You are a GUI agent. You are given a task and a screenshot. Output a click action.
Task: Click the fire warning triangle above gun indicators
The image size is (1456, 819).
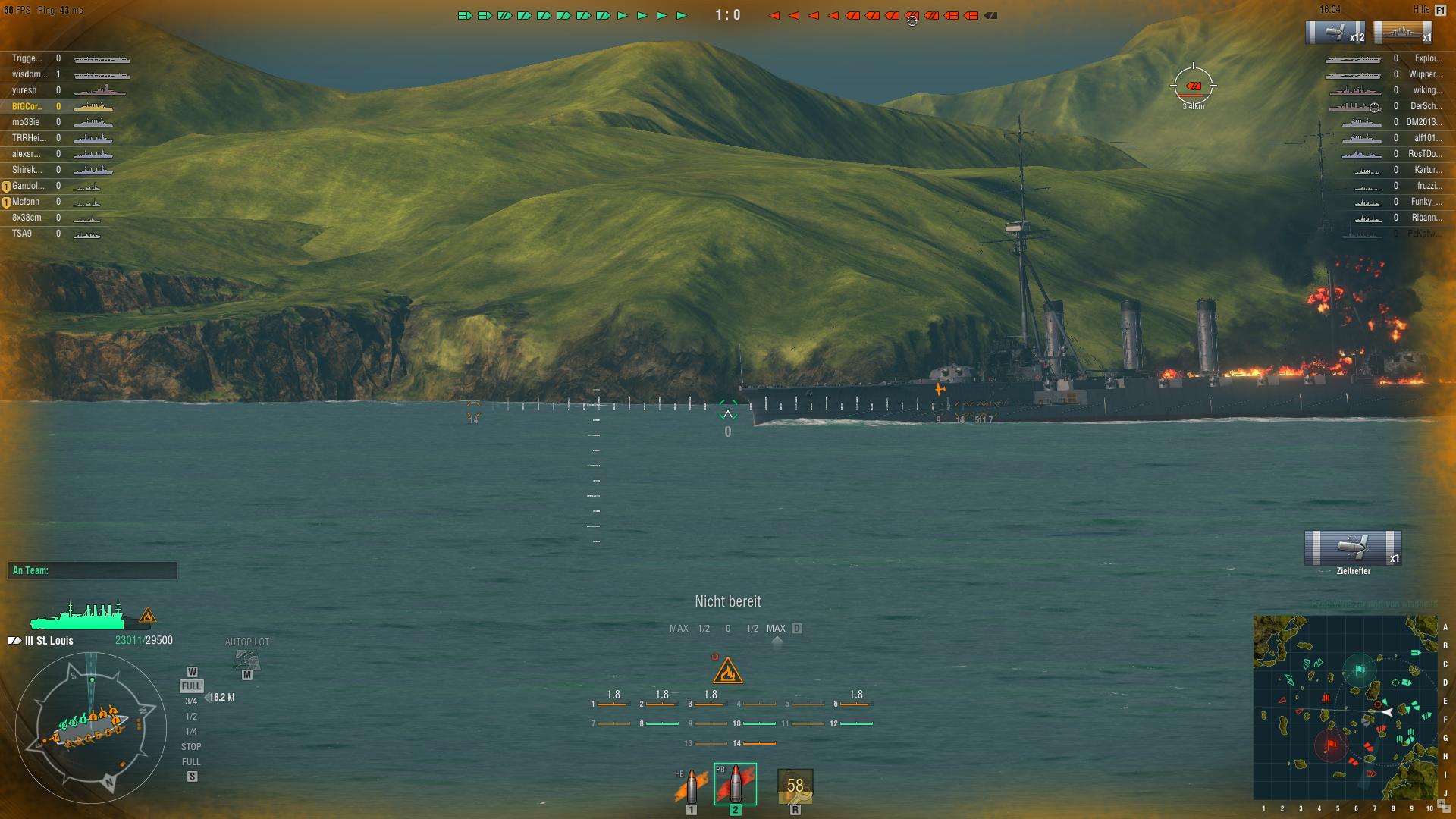point(728,670)
